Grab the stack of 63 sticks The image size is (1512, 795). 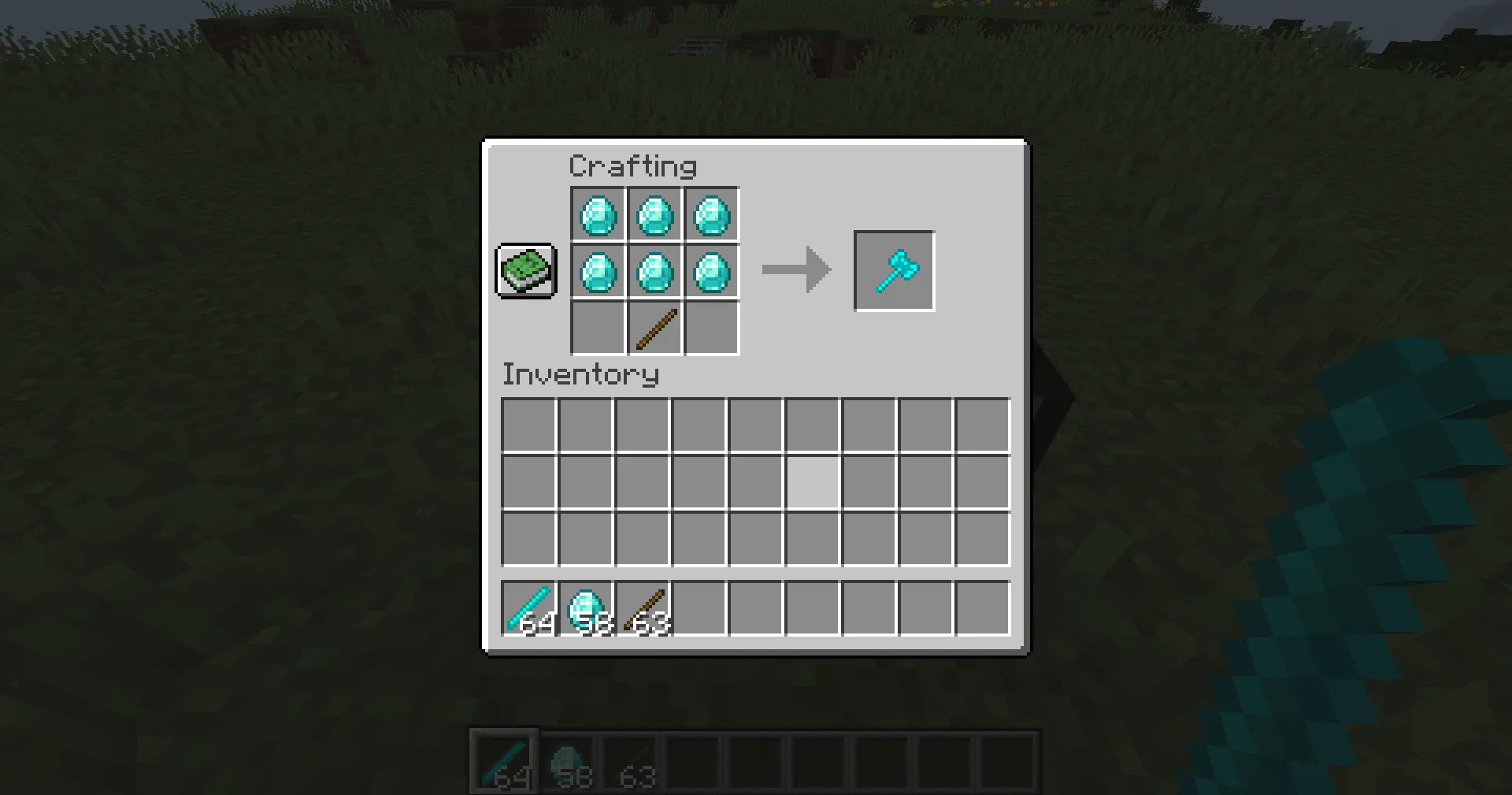tap(641, 607)
